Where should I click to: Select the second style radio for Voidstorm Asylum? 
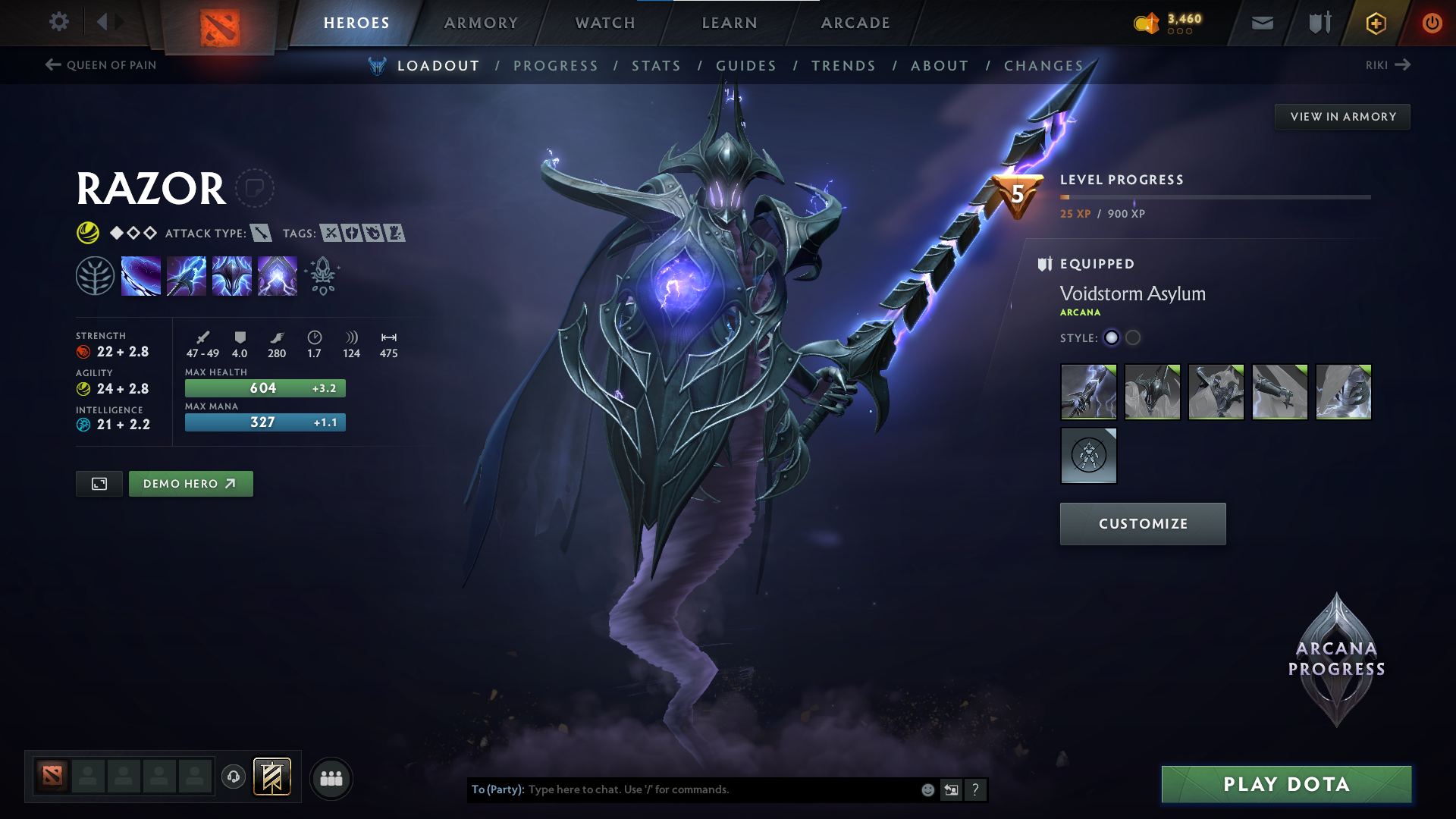click(1133, 338)
